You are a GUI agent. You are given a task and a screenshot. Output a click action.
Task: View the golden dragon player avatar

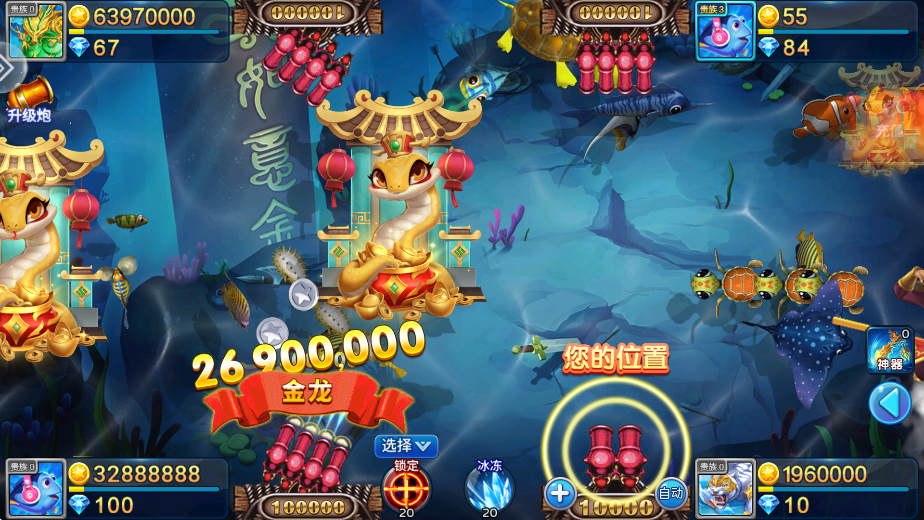tap(37, 31)
